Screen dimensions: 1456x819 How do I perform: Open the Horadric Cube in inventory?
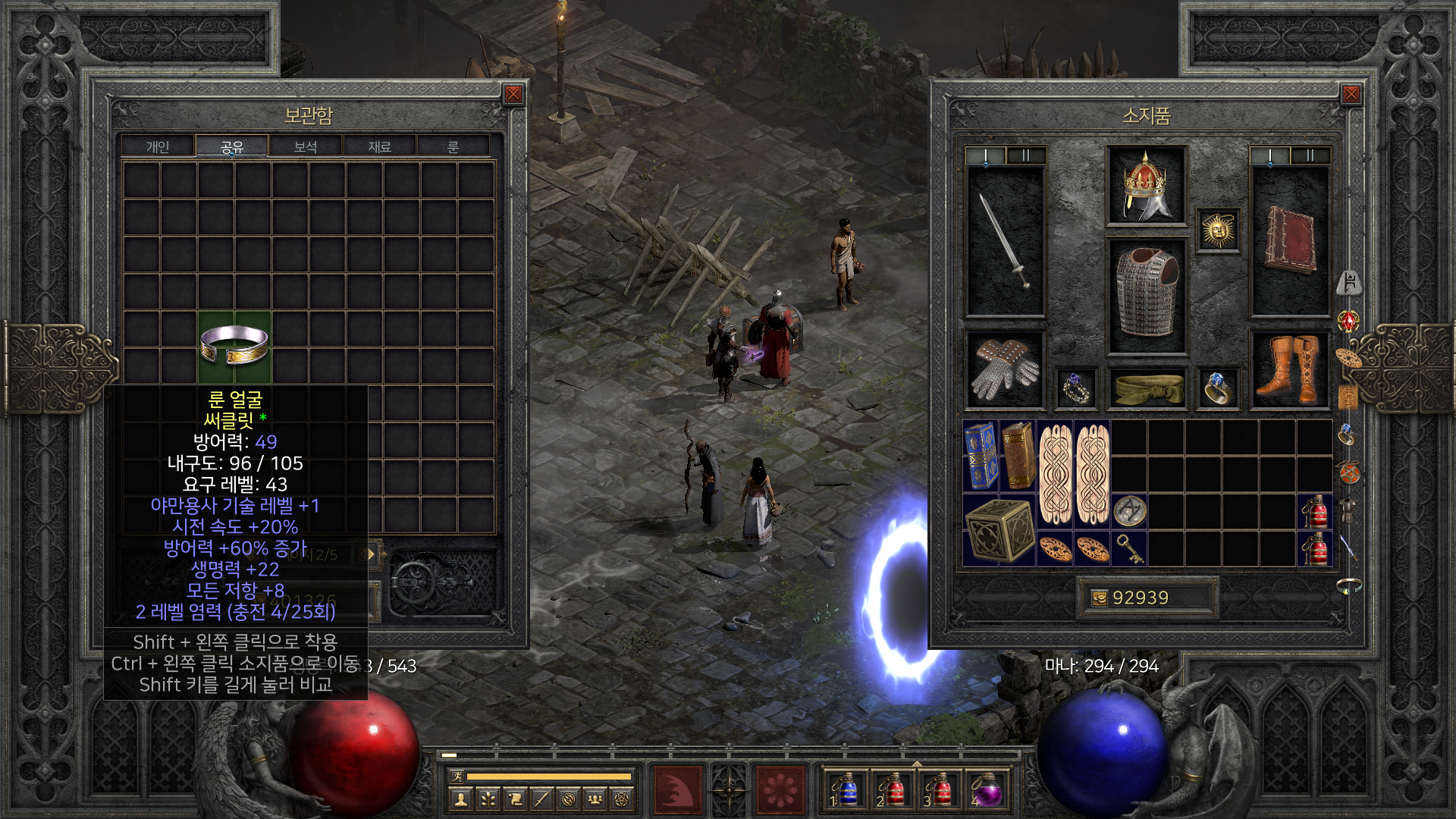999,530
